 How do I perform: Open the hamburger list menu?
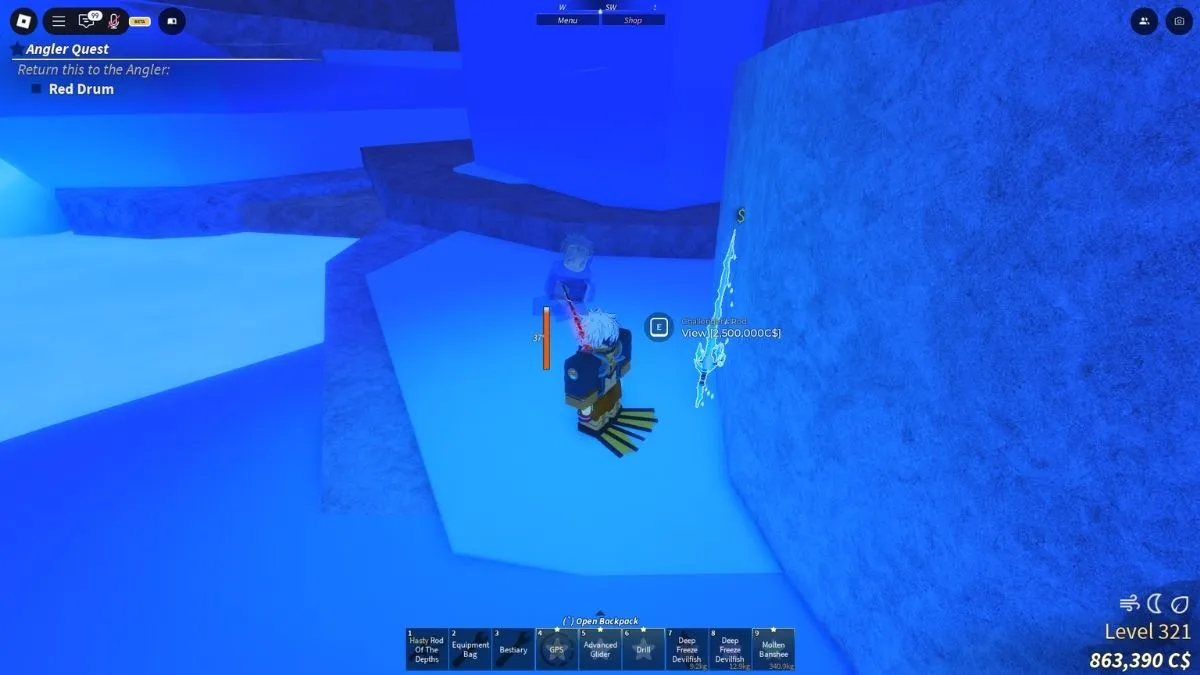59,20
